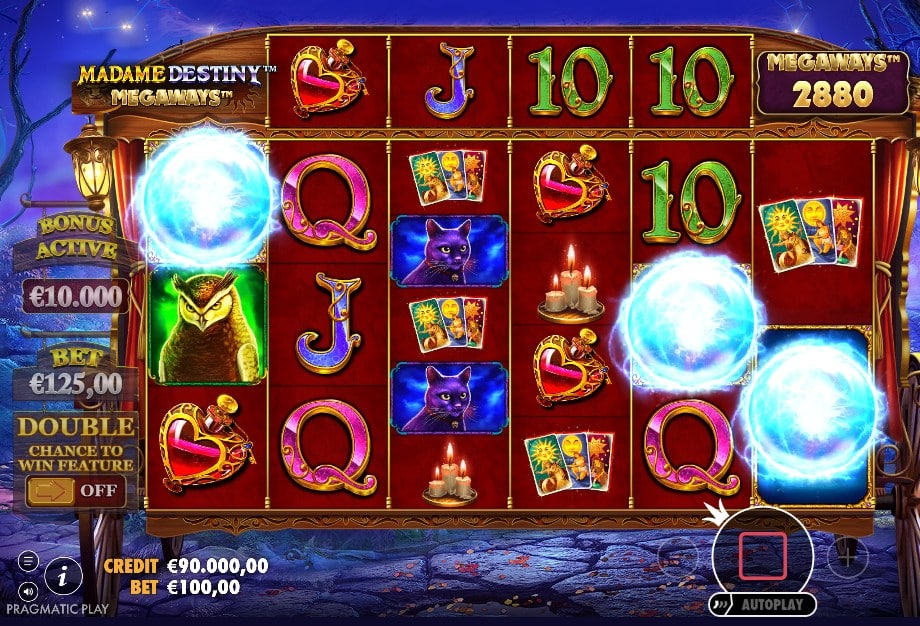Decrease the bet with the minus button
The height and width of the screenshot is (626, 920).
[x=678, y=555]
